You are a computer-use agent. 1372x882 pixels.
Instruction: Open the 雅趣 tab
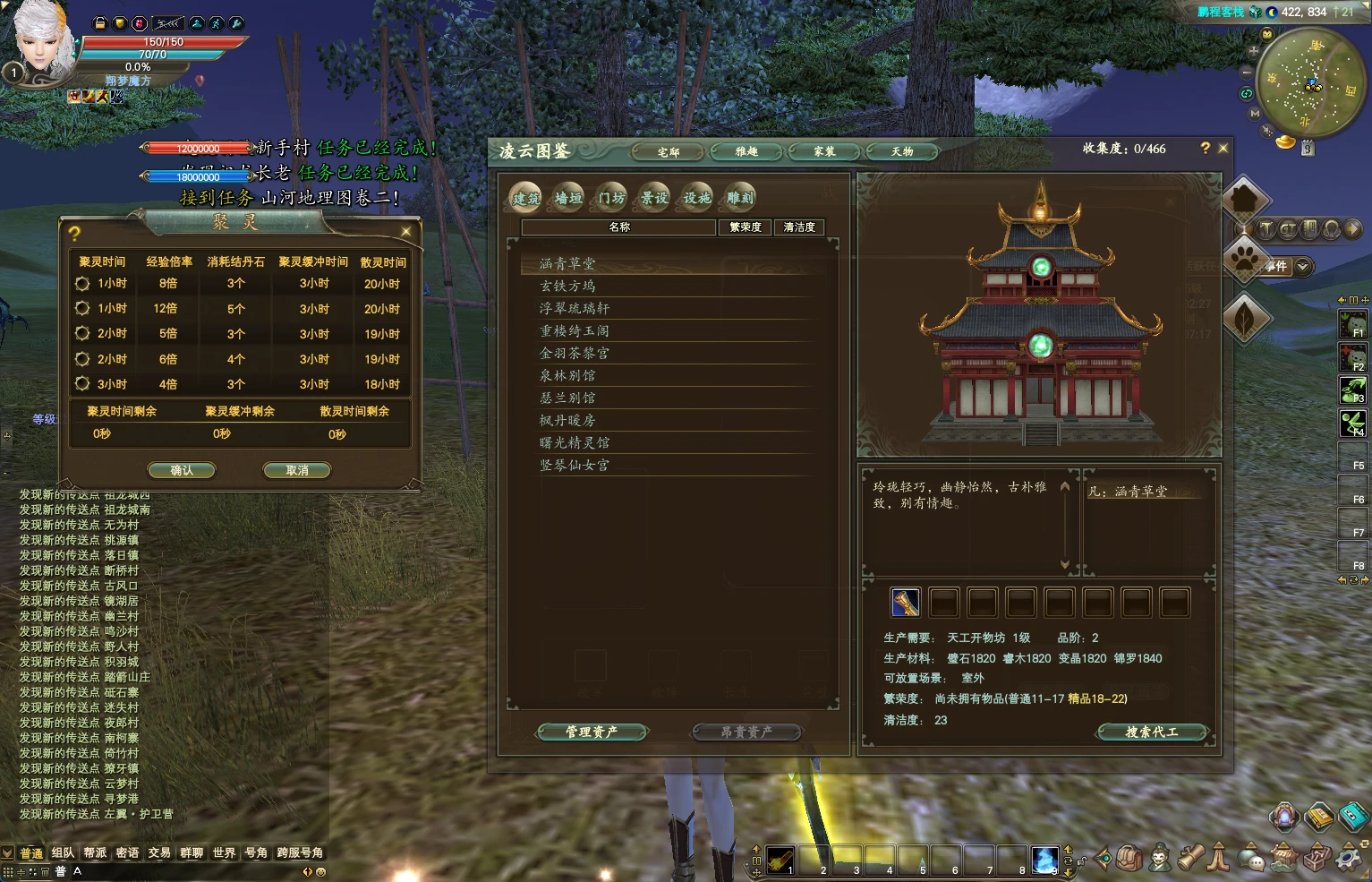pos(746,152)
